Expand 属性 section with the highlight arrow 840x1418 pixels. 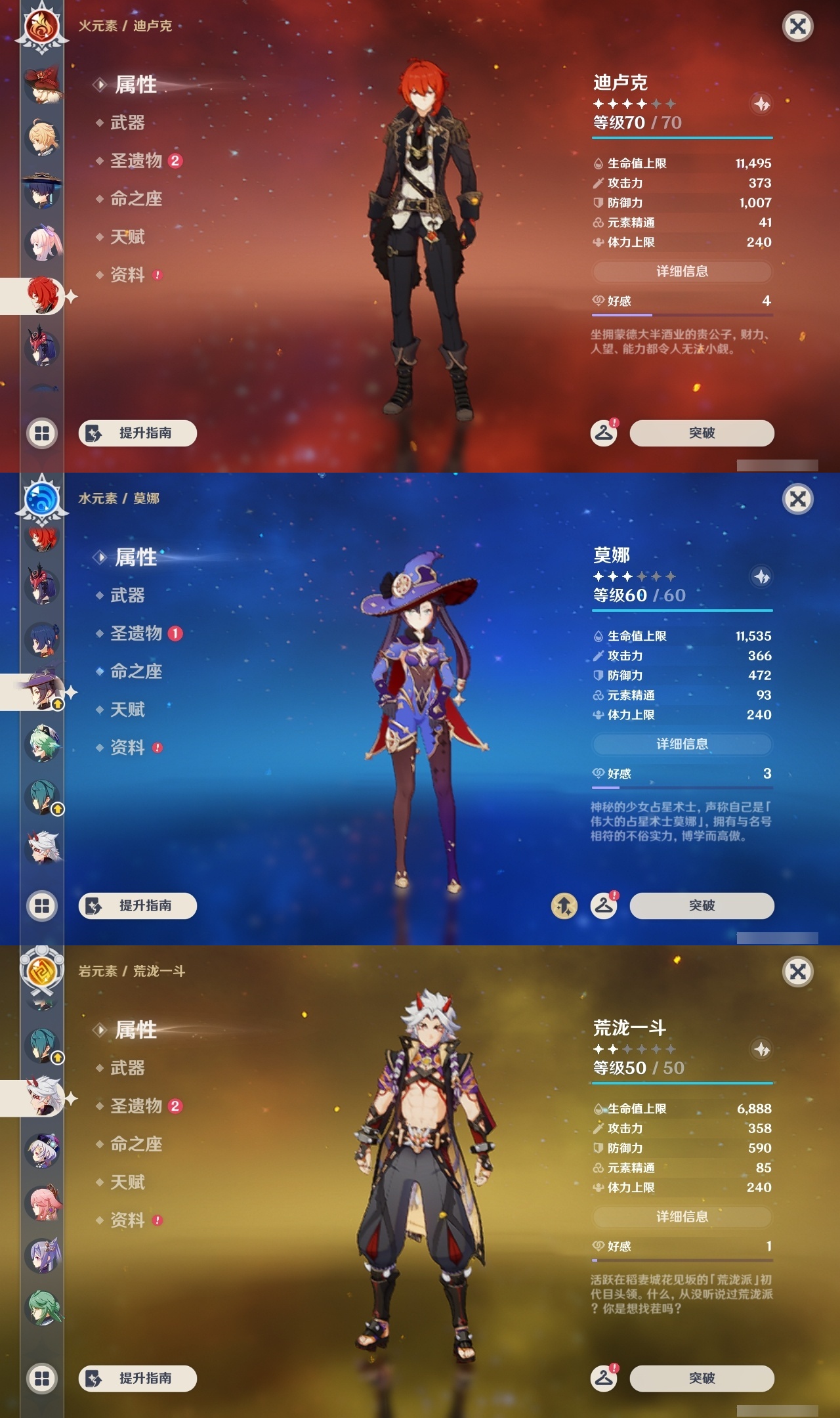(x=136, y=85)
